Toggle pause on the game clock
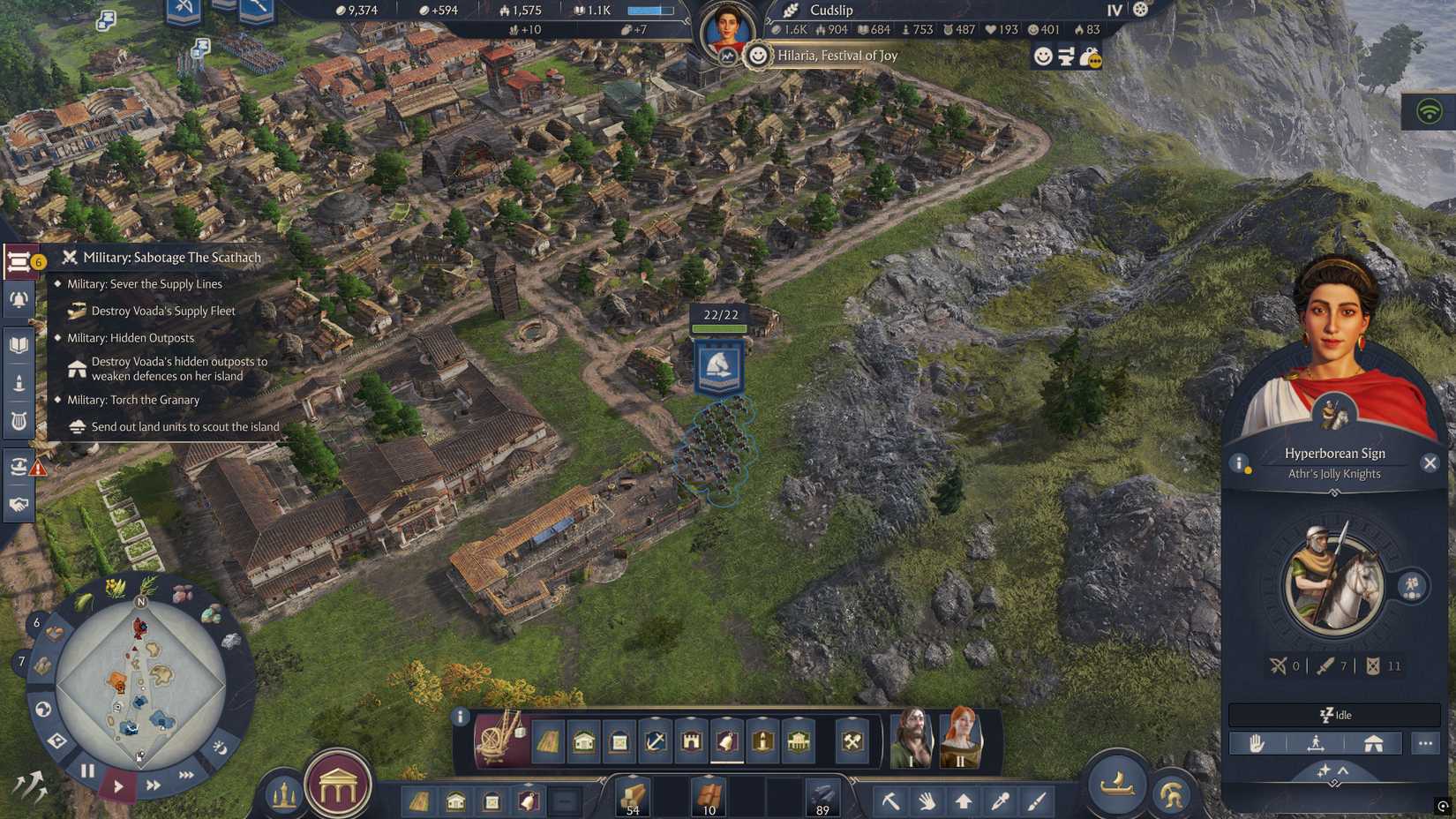Viewport: 1456px width, 819px height. point(86,771)
